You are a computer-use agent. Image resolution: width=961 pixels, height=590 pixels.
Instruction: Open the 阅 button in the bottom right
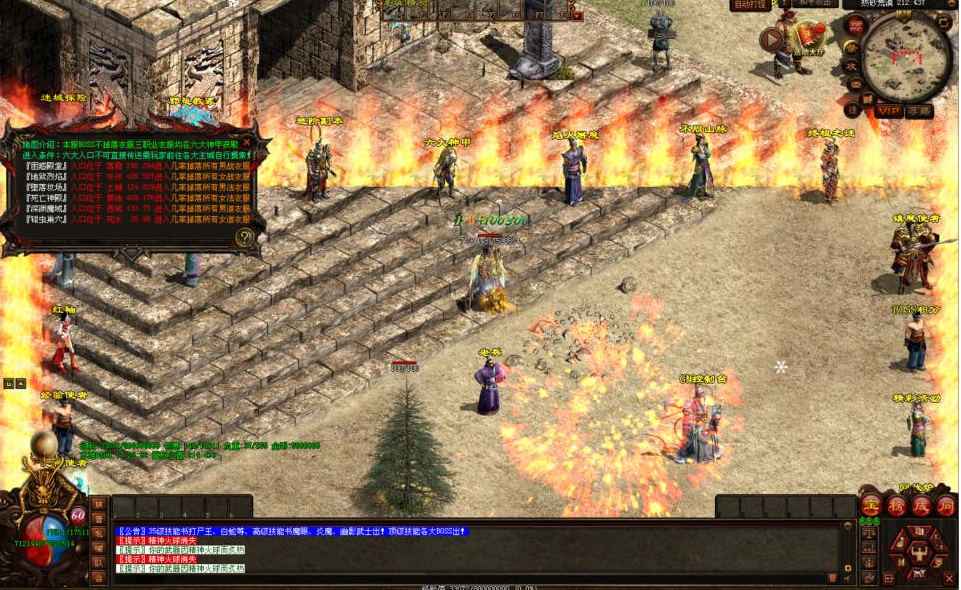pos(945,505)
